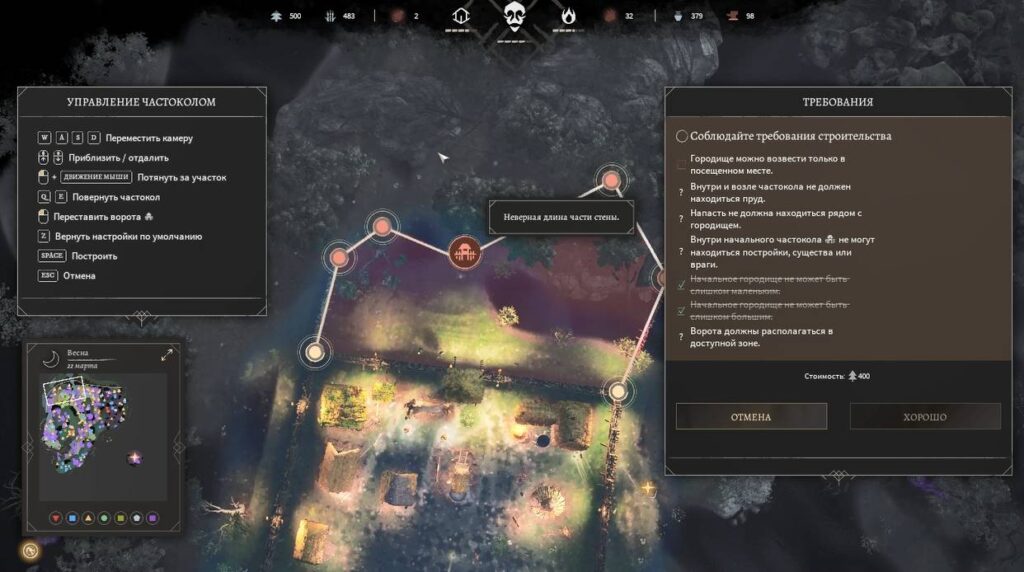
Task: Open the glowing round icon below the minimap
Action: pyautogui.click(x=31, y=550)
